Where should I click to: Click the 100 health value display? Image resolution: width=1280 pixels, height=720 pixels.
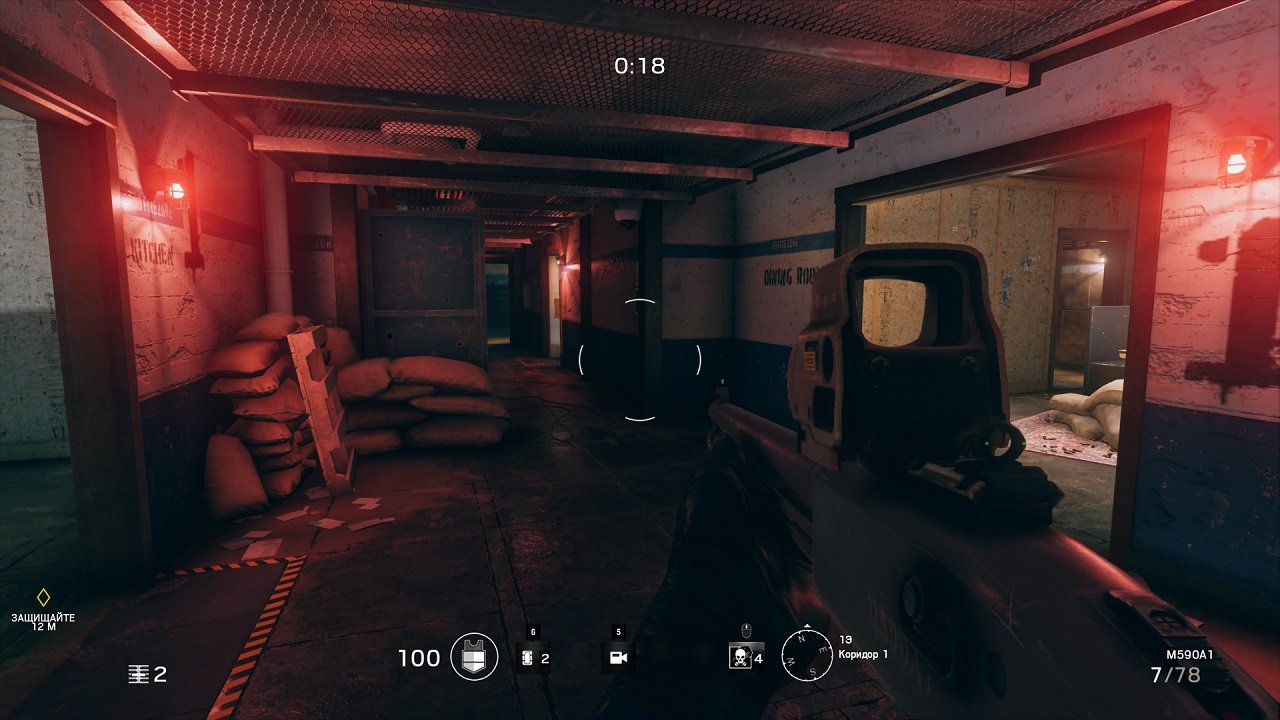(x=420, y=656)
